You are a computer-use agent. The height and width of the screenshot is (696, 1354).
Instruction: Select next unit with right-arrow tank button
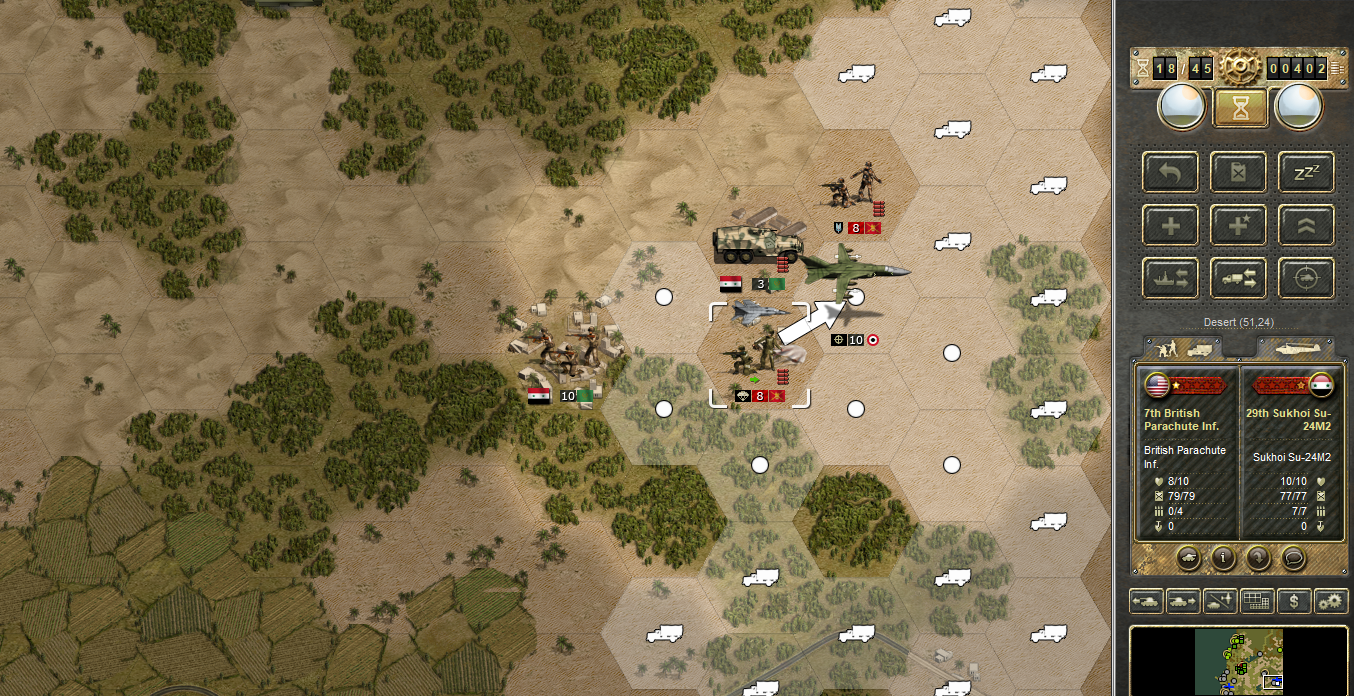tap(1183, 601)
